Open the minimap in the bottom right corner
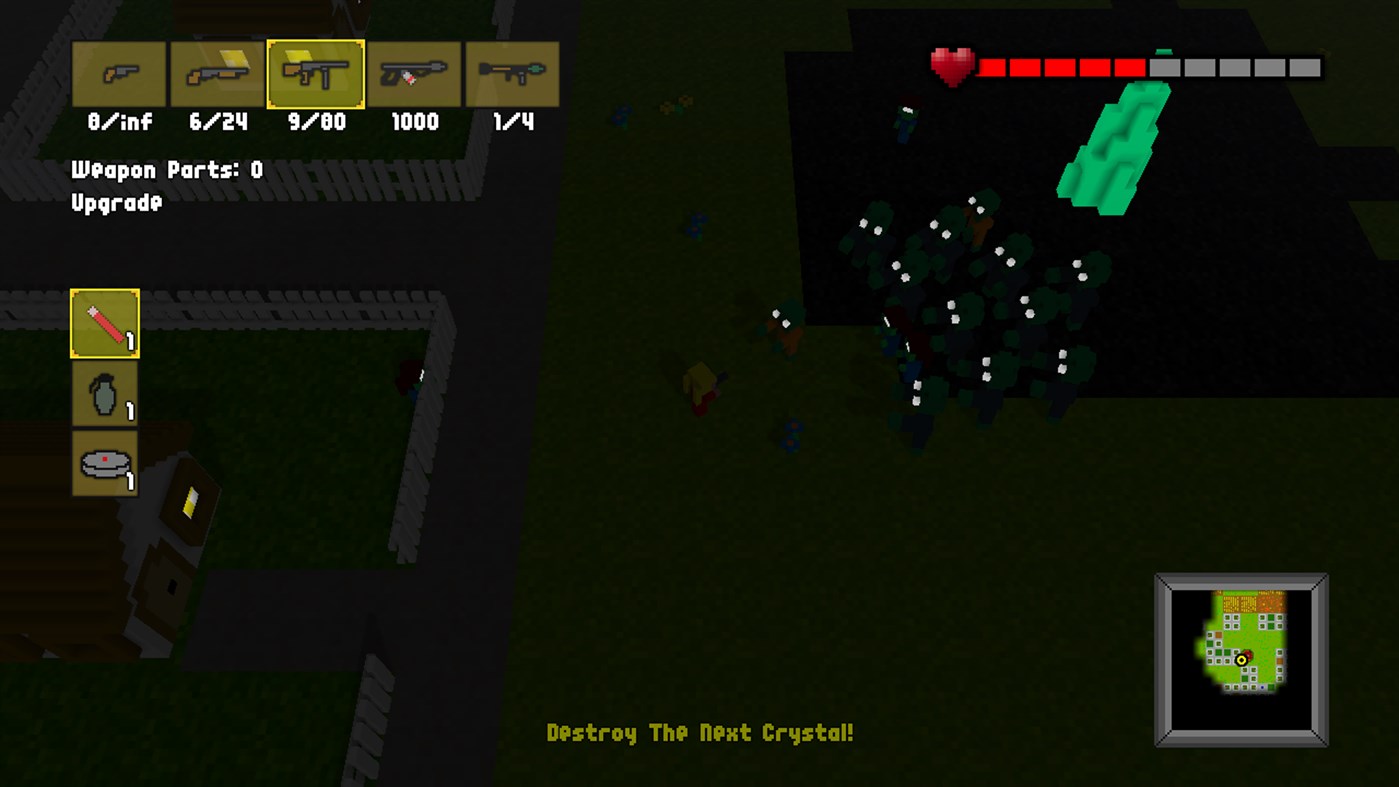Viewport: 1399px width, 787px height. point(1241,659)
